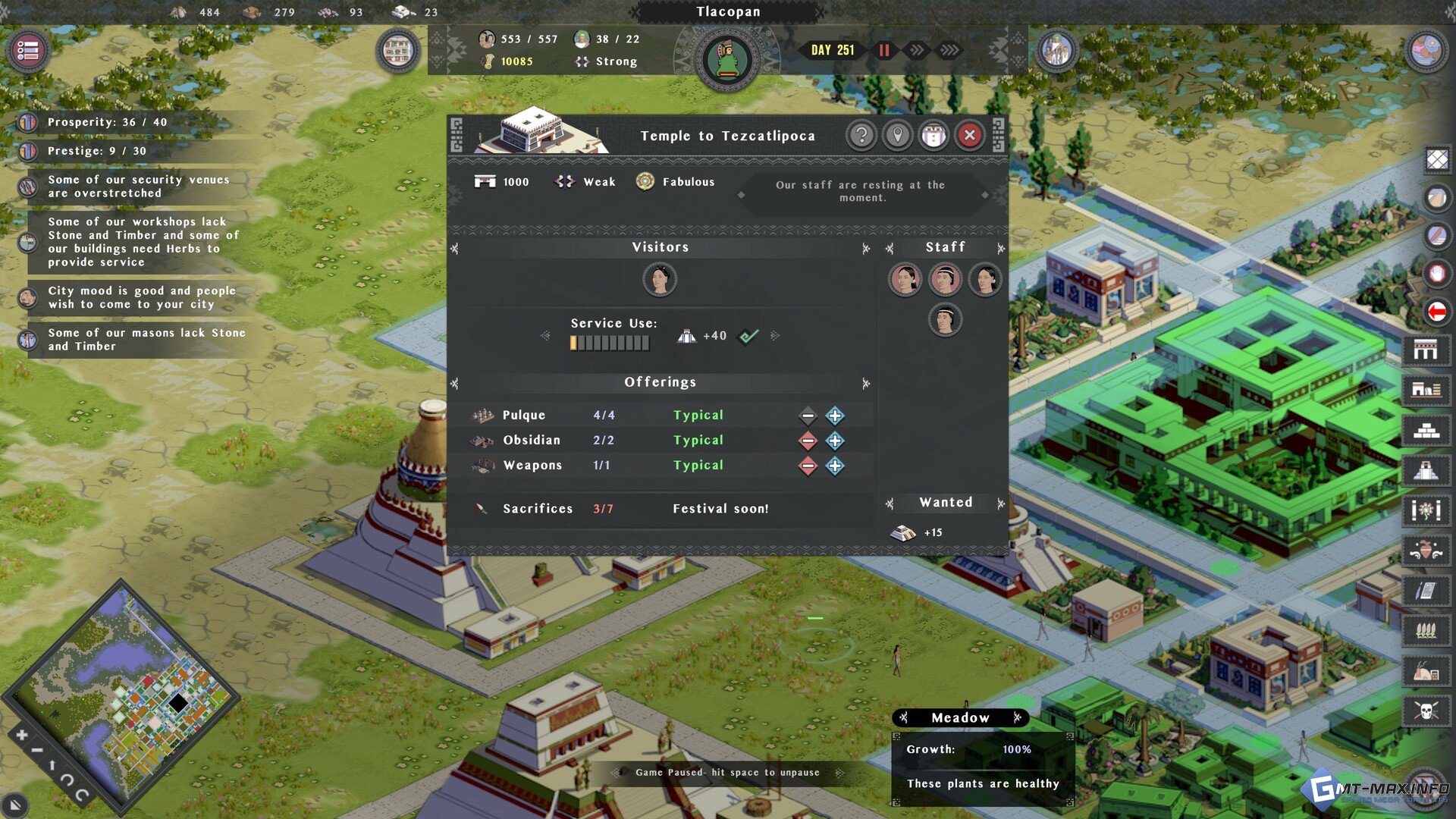The width and height of the screenshot is (1456, 819).
Task: Select the temple visitor portrait
Action: [660, 279]
